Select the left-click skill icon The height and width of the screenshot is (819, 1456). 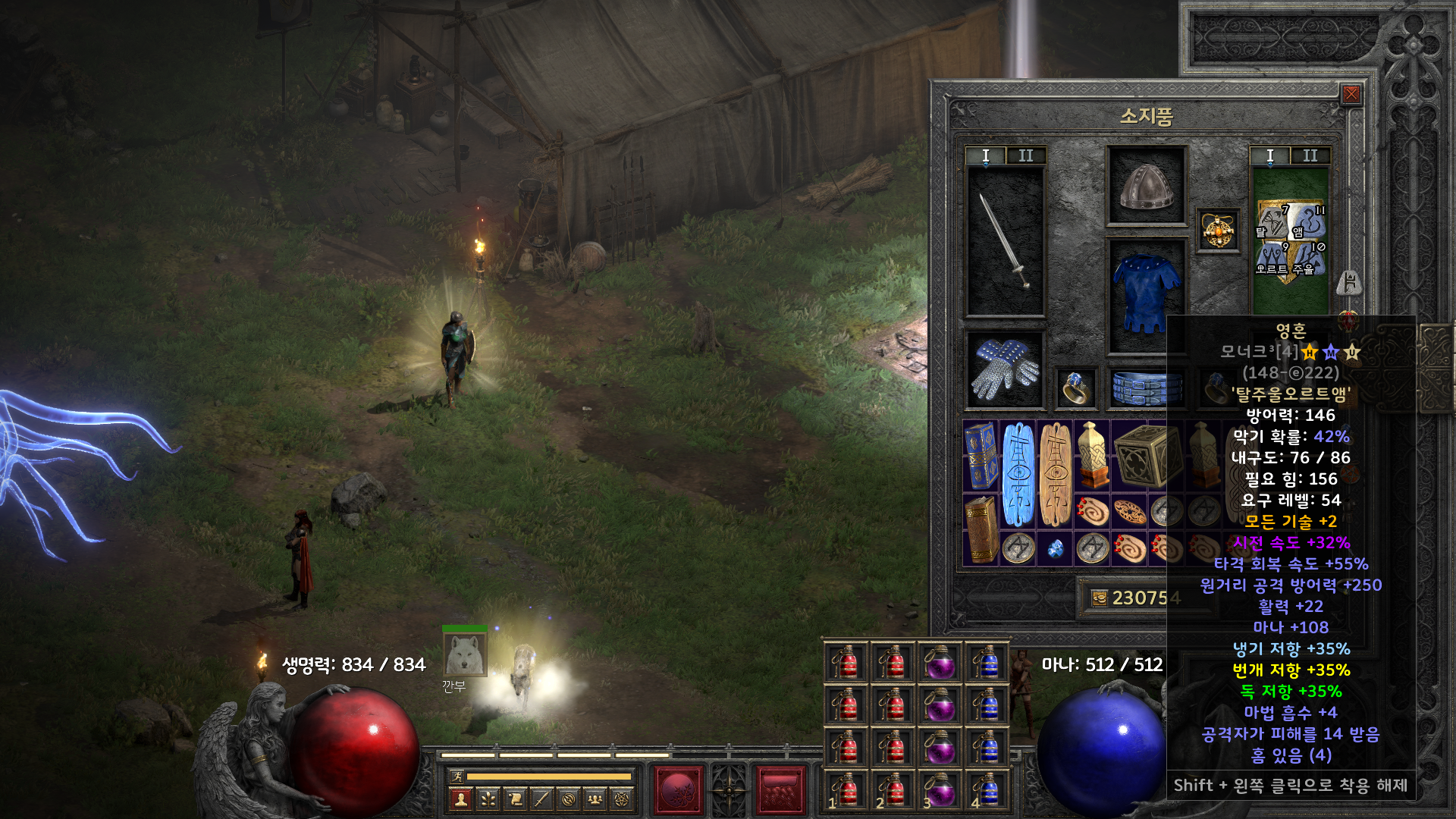click(x=679, y=790)
